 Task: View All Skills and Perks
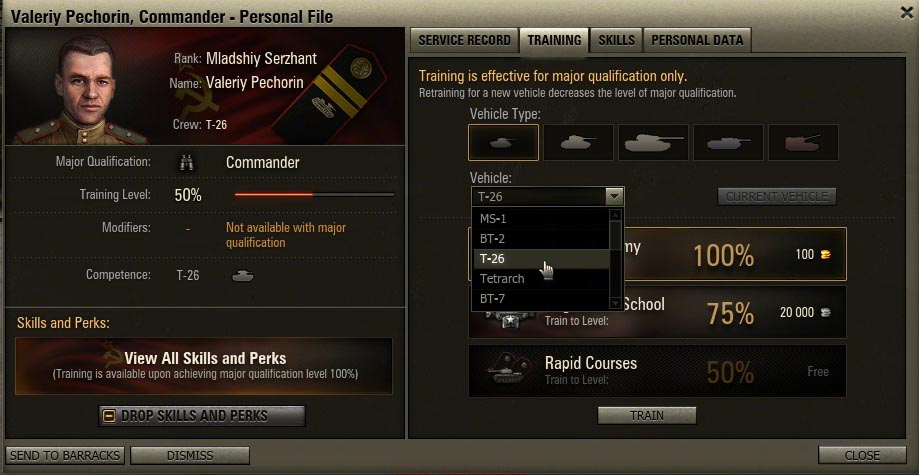coord(204,365)
